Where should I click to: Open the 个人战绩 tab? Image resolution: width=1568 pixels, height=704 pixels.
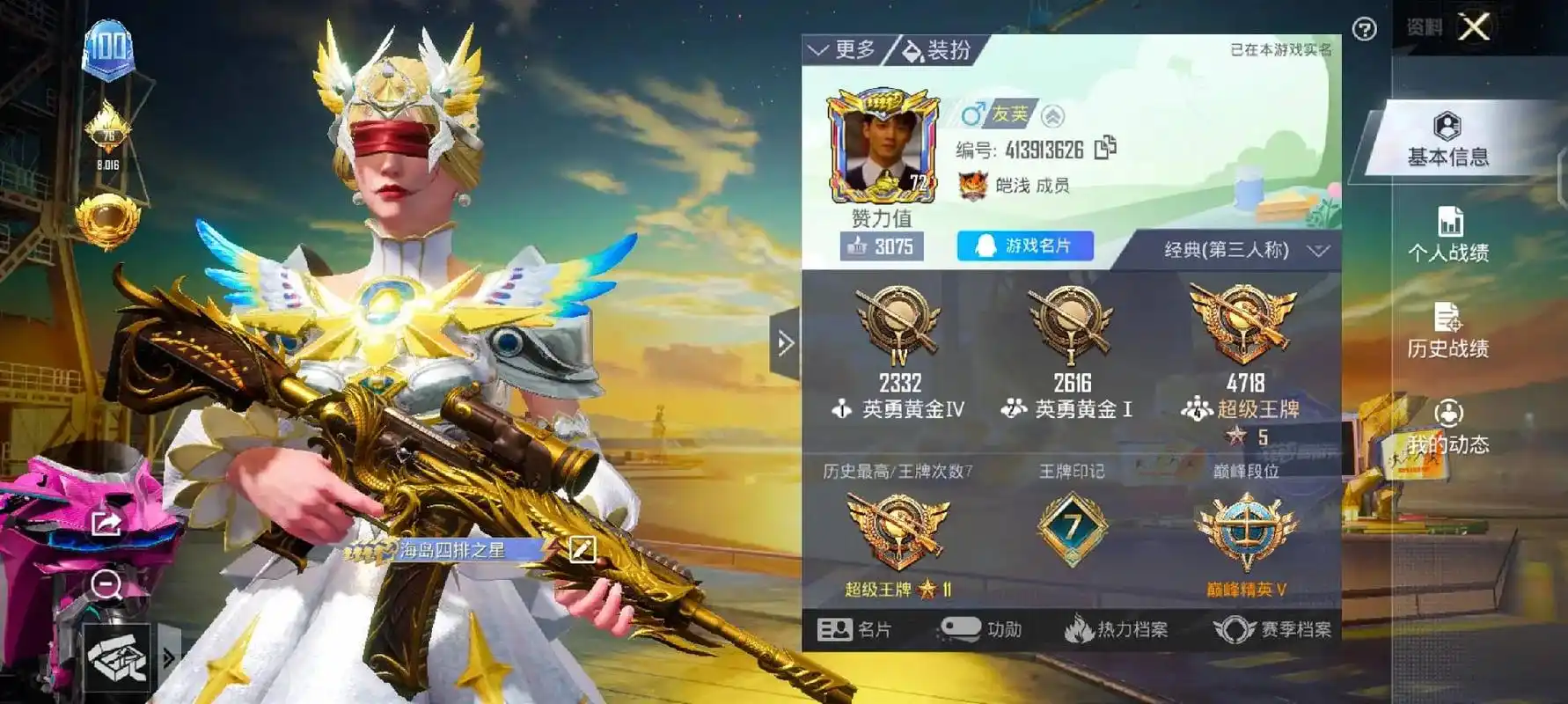tap(1448, 235)
